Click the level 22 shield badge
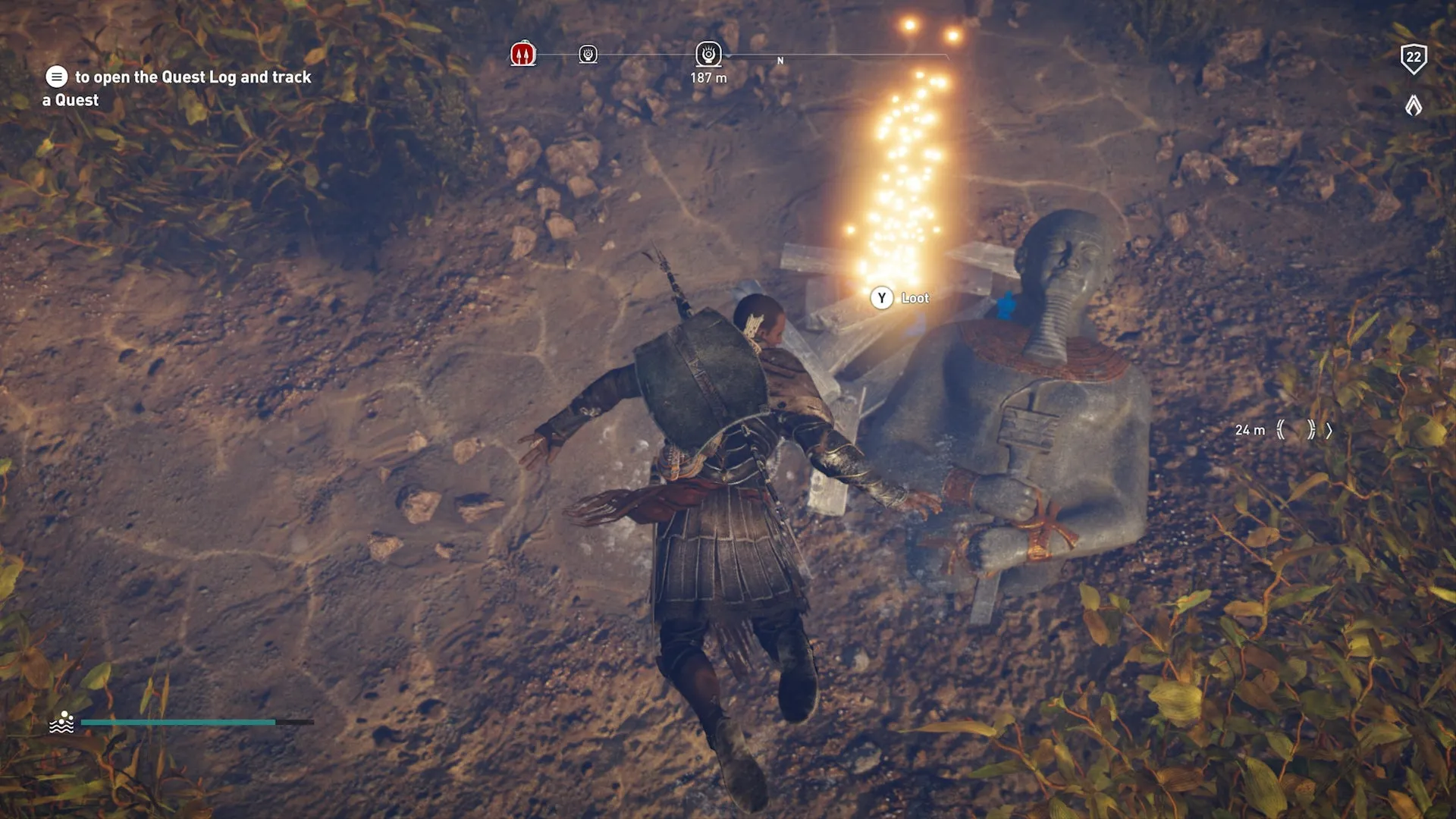Image resolution: width=1456 pixels, height=819 pixels. pos(1414,58)
